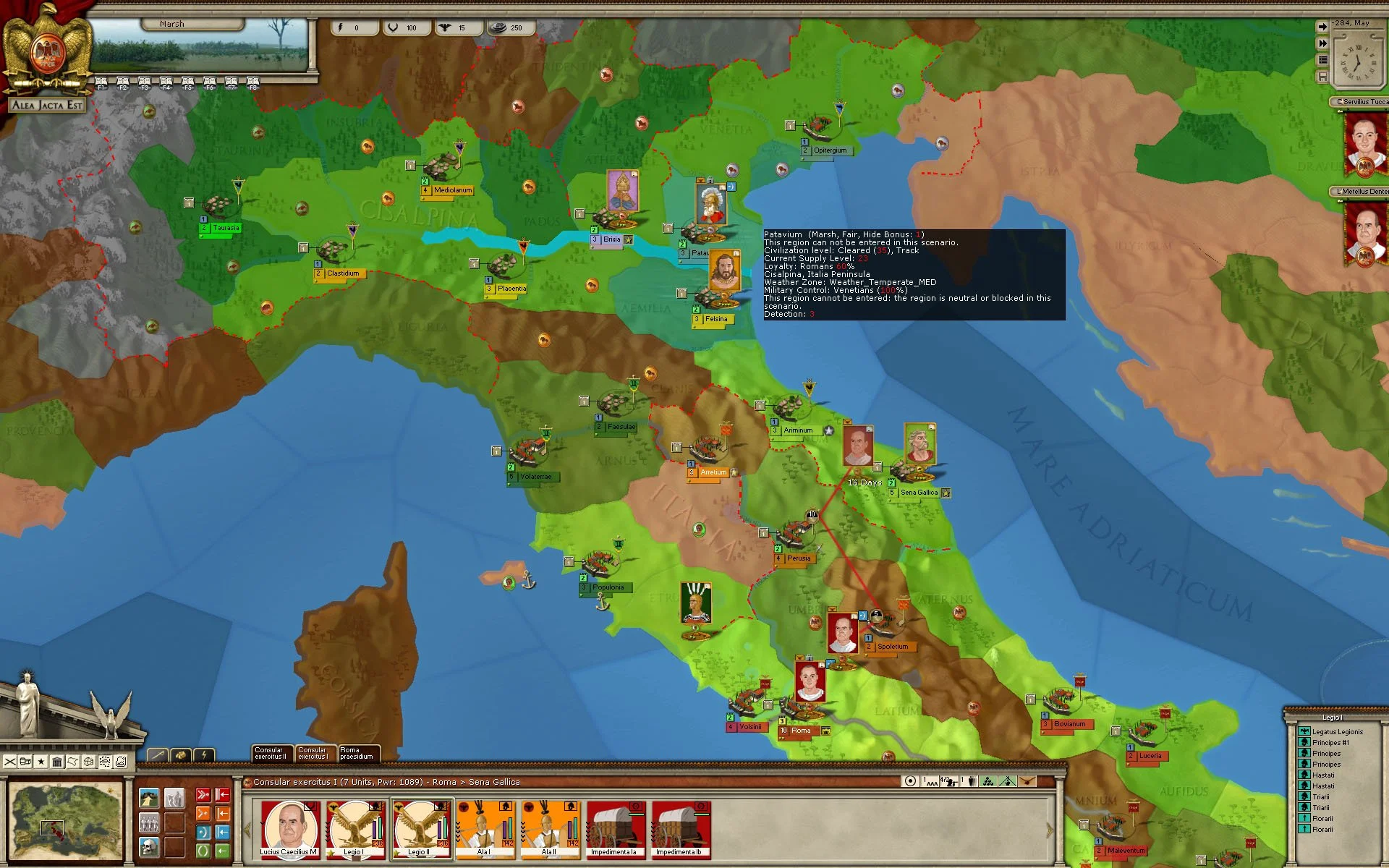The width and height of the screenshot is (1389, 868).
Task: Enable the green evade posture
Action: (203, 851)
